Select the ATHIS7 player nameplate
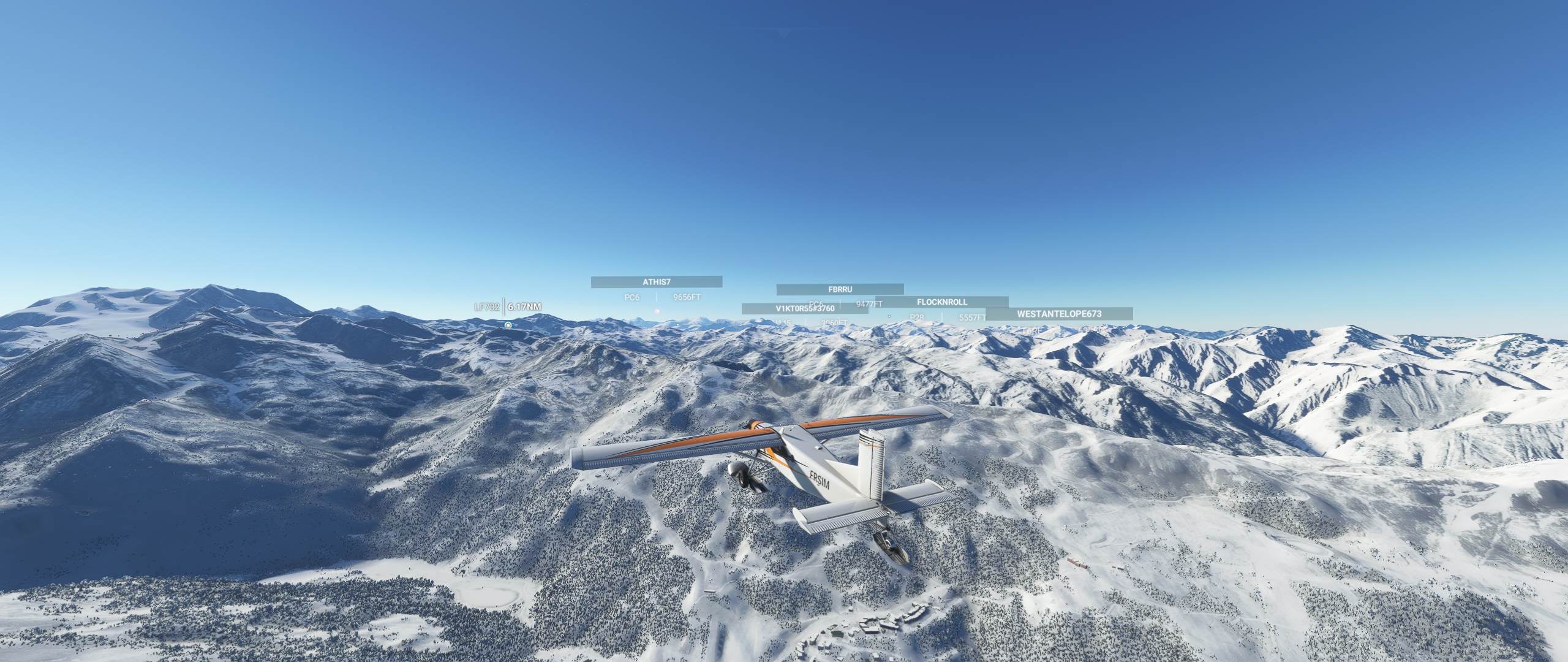Viewport: 1568px width, 662px height. [656, 282]
